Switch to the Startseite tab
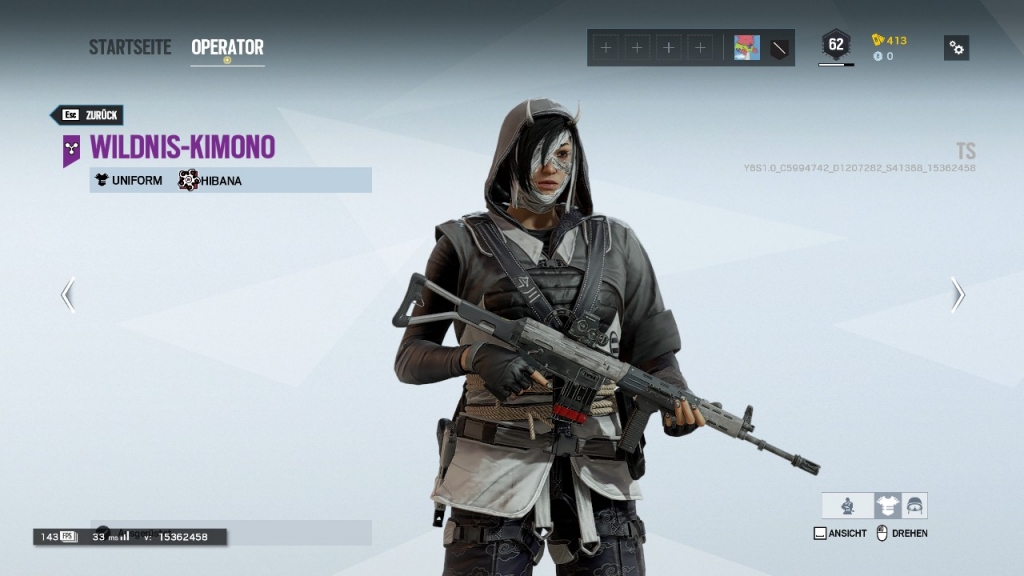Viewport: 1024px width, 576px height. [130, 47]
